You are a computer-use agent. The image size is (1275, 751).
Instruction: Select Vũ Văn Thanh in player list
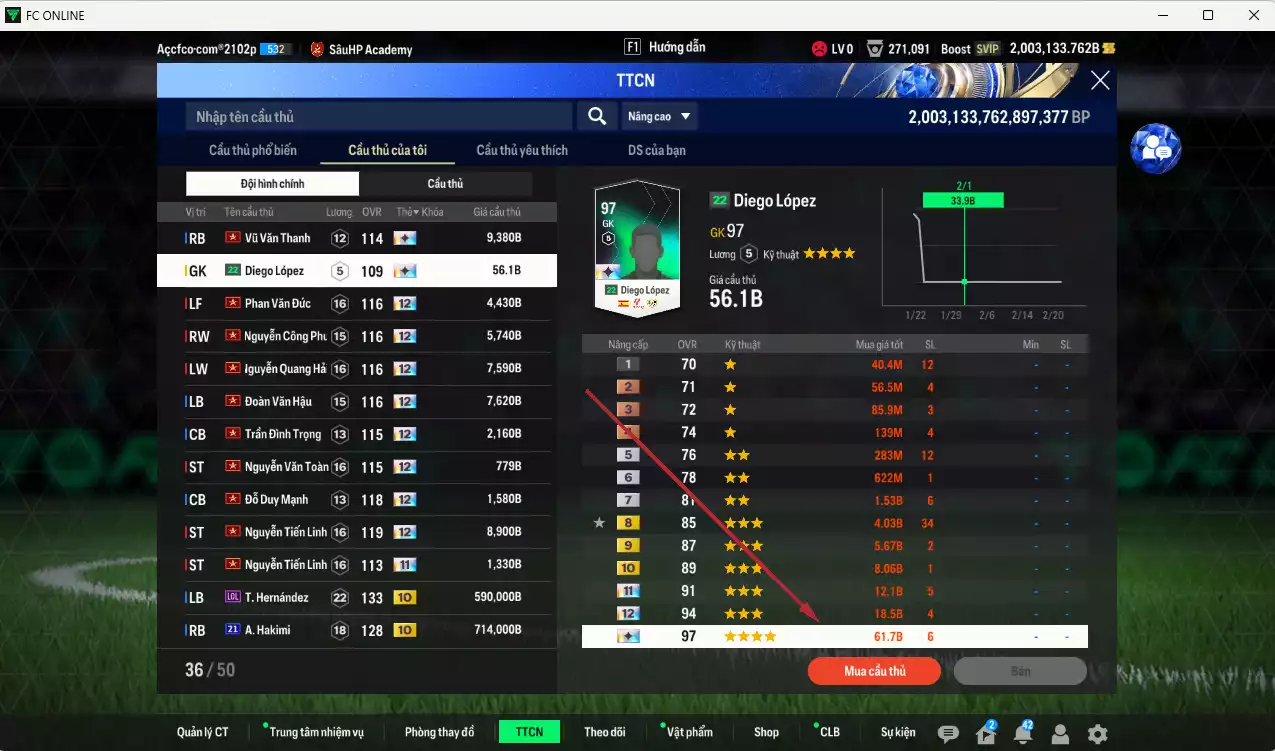[356, 238]
